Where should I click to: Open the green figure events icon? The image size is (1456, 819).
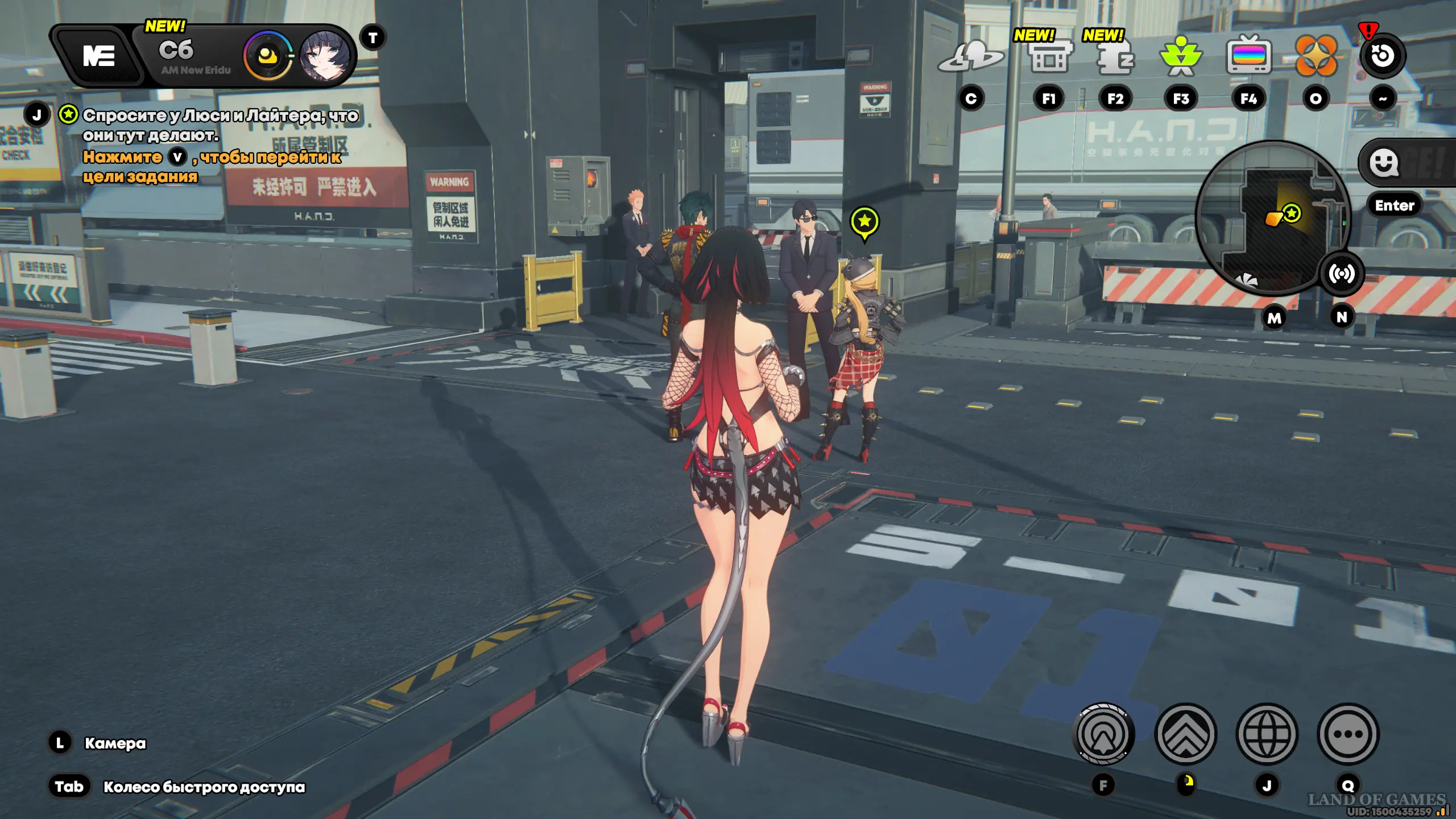coord(1181,57)
